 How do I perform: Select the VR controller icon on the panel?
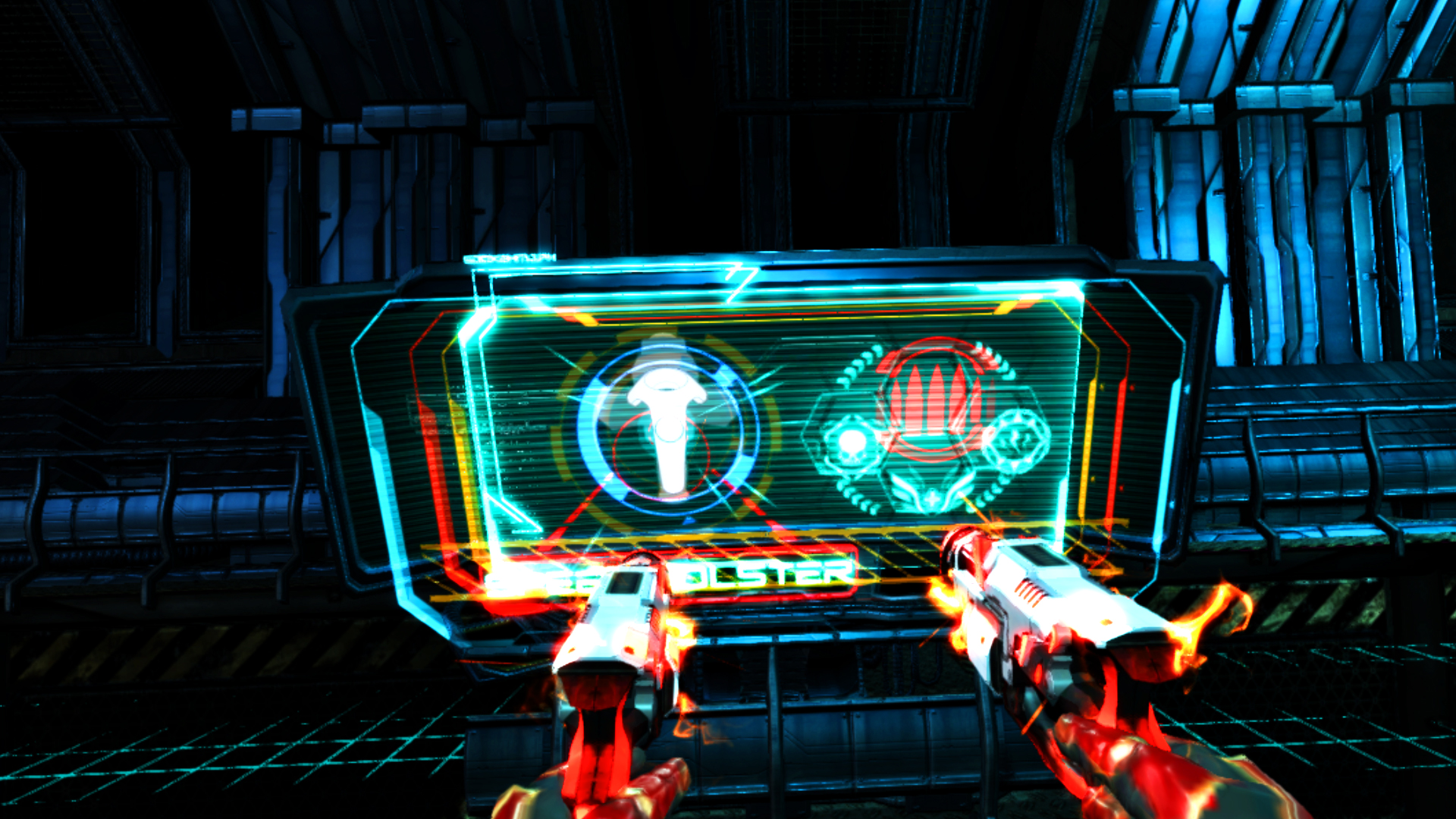coord(667,417)
